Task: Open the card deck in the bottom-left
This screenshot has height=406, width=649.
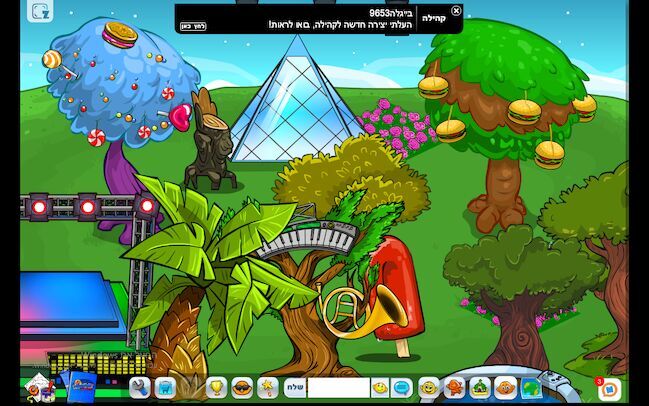Action: (76, 385)
